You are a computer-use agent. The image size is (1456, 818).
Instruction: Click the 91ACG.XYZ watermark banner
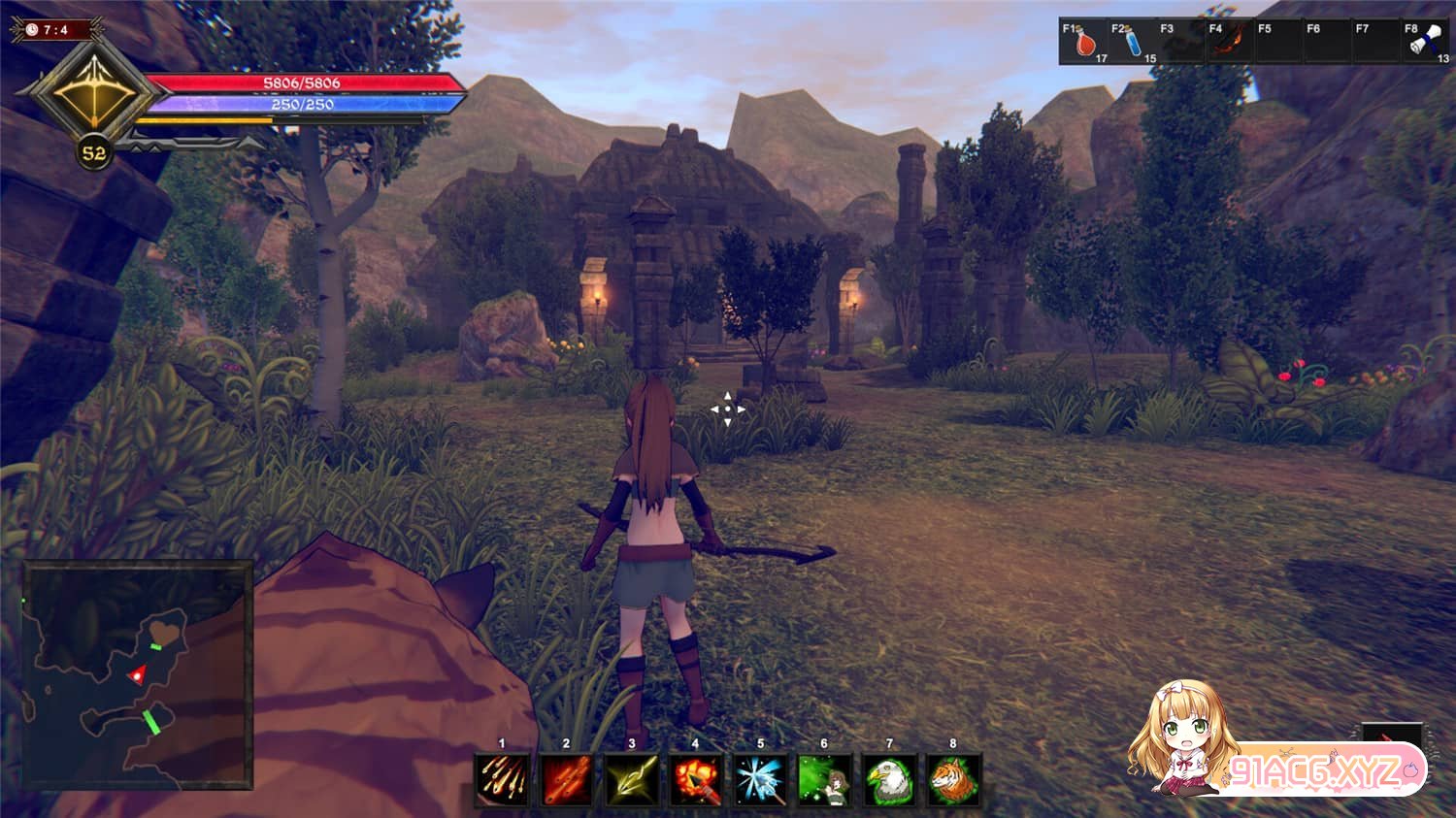coord(1315,771)
